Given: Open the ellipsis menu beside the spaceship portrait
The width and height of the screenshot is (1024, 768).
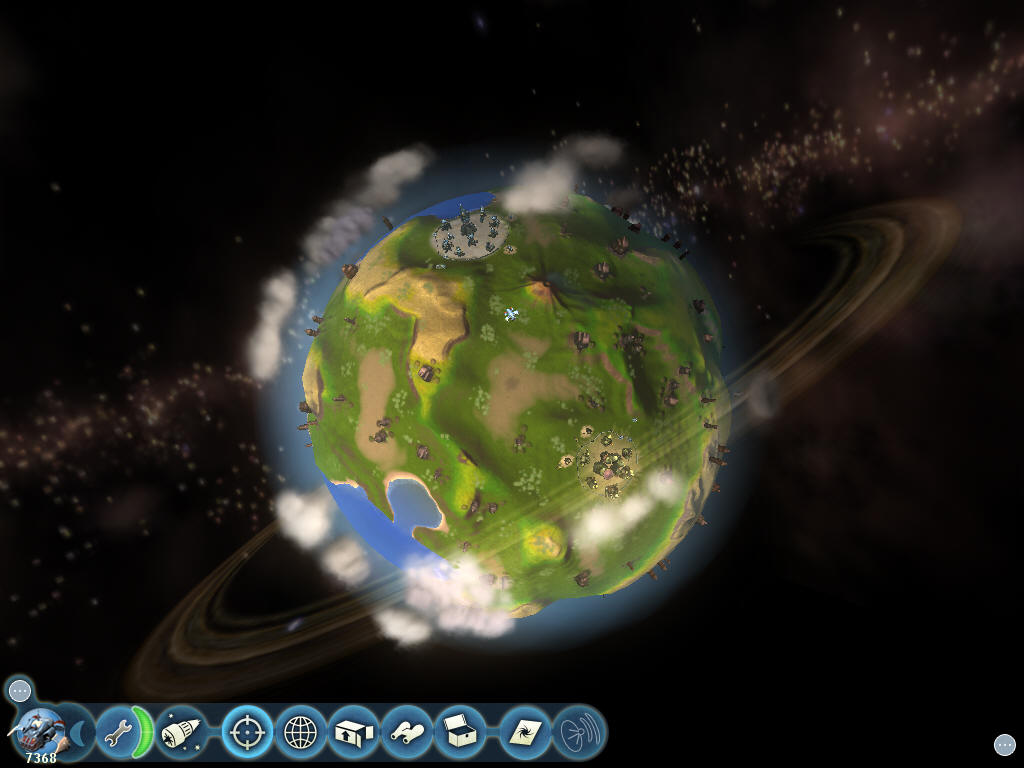Looking at the screenshot, I should click(x=20, y=690).
